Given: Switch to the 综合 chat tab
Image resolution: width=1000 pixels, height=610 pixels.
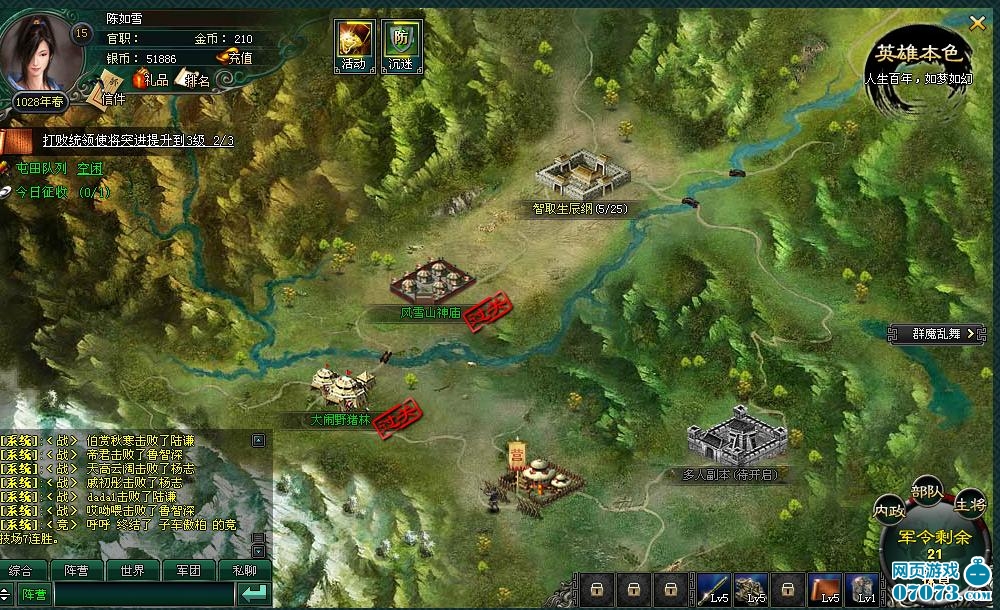Looking at the screenshot, I should tap(20, 571).
